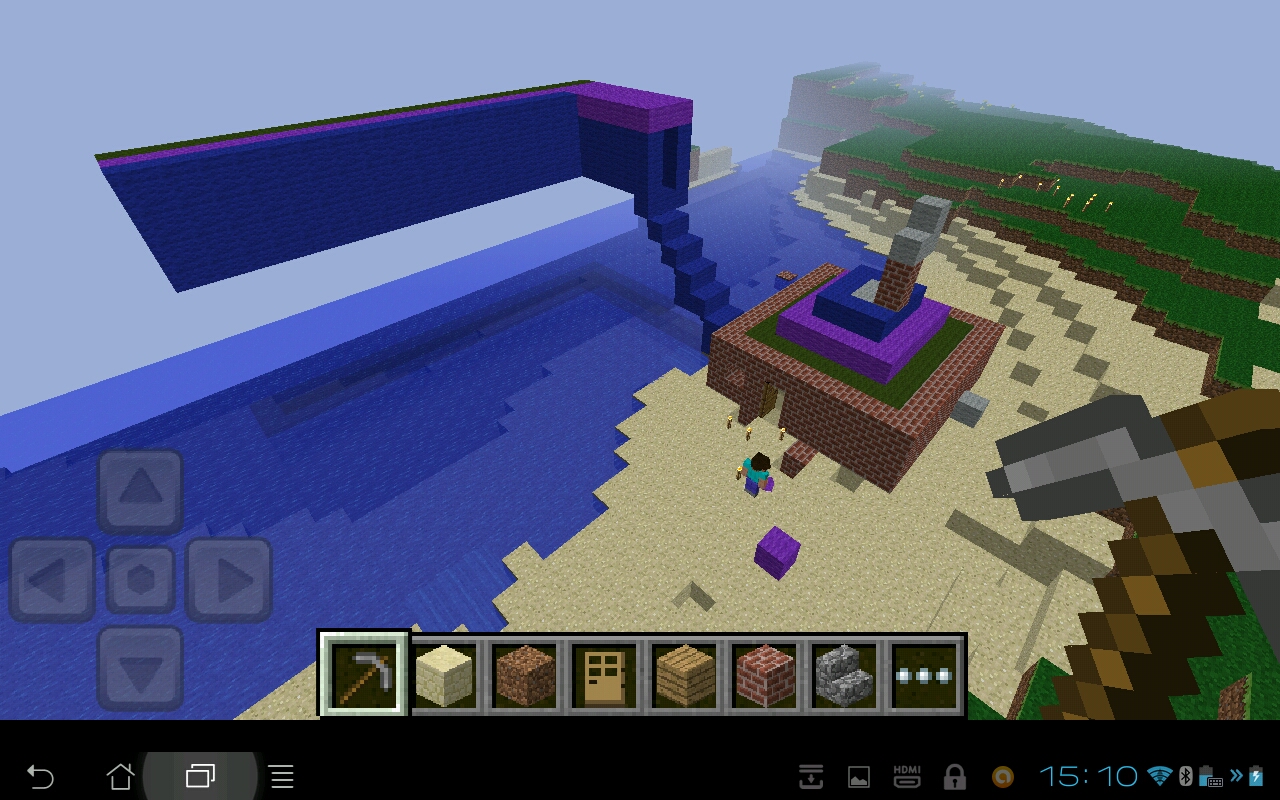This screenshot has width=1280, height=800.
Task: Open the recent apps switcher
Action: pyautogui.click(x=200, y=776)
